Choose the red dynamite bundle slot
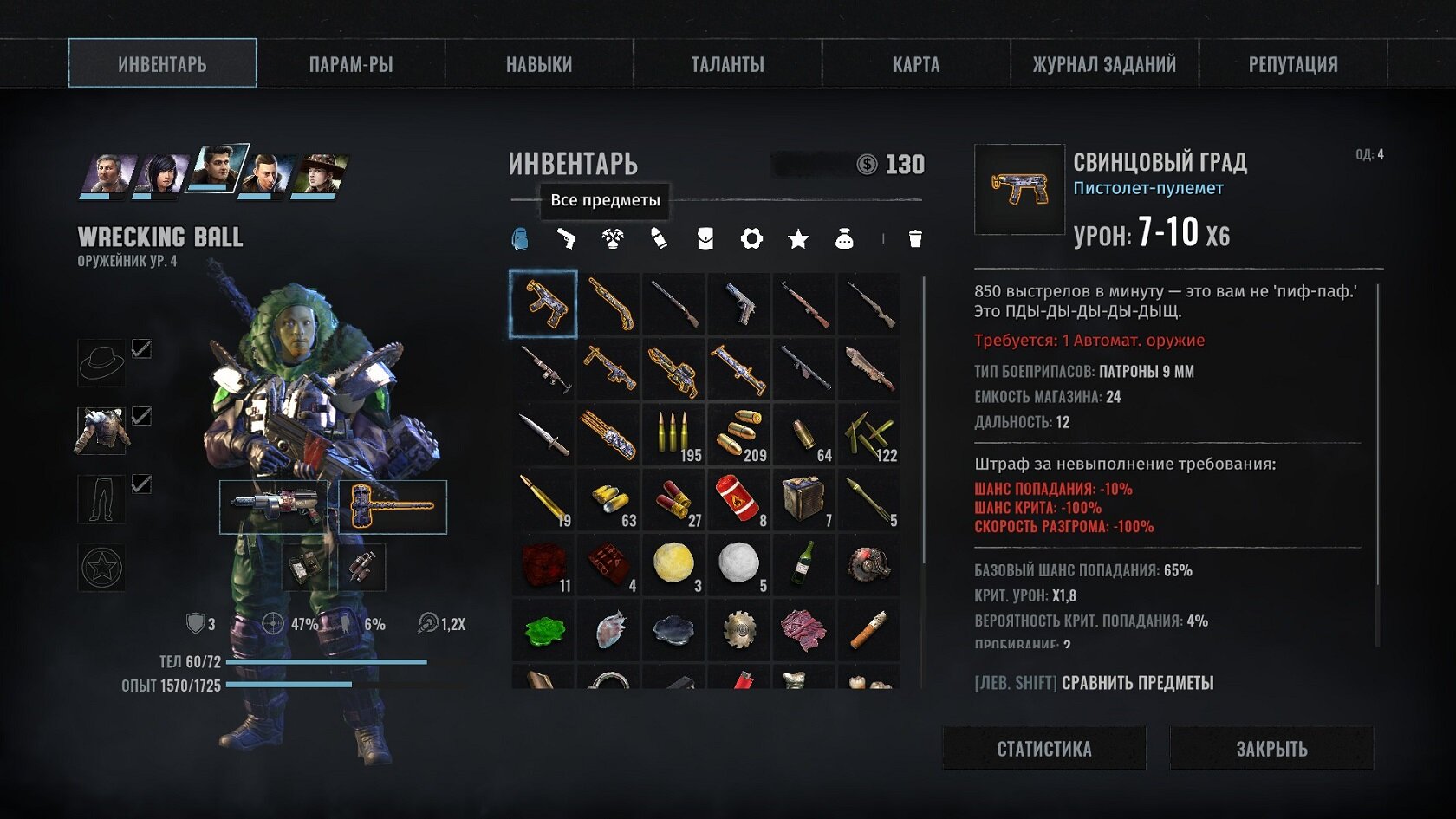 (738, 499)
